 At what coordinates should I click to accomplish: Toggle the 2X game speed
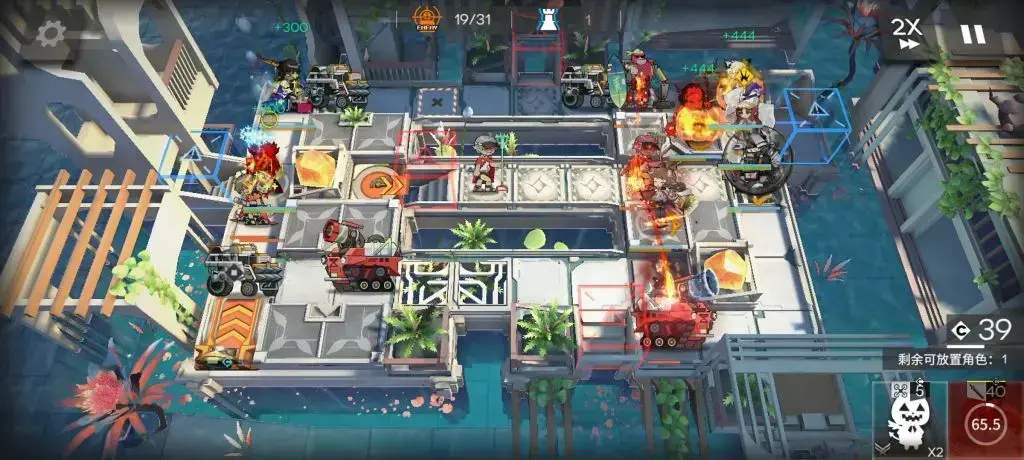click(907, 34)
